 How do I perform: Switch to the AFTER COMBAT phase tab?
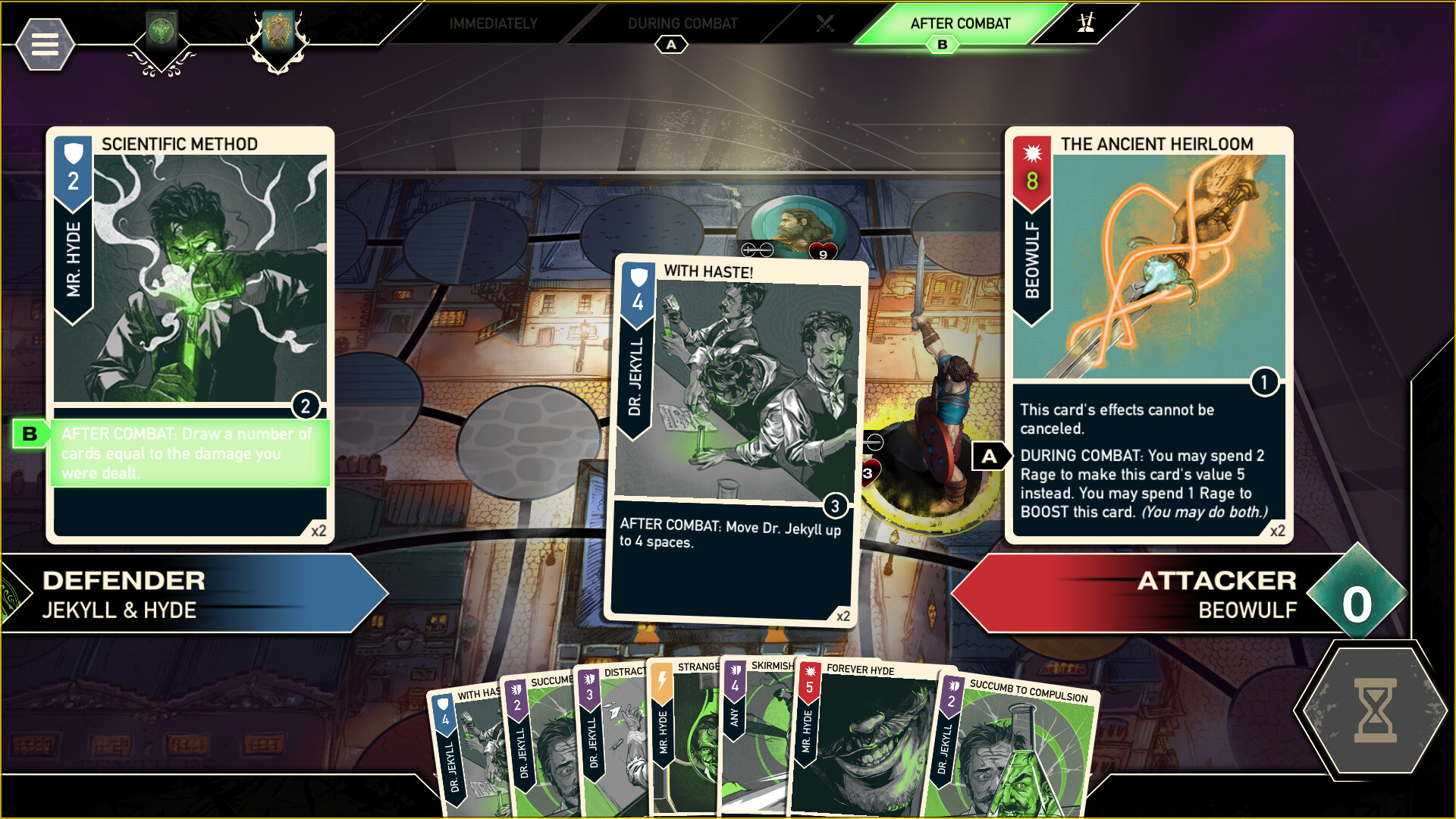[960, 23]
